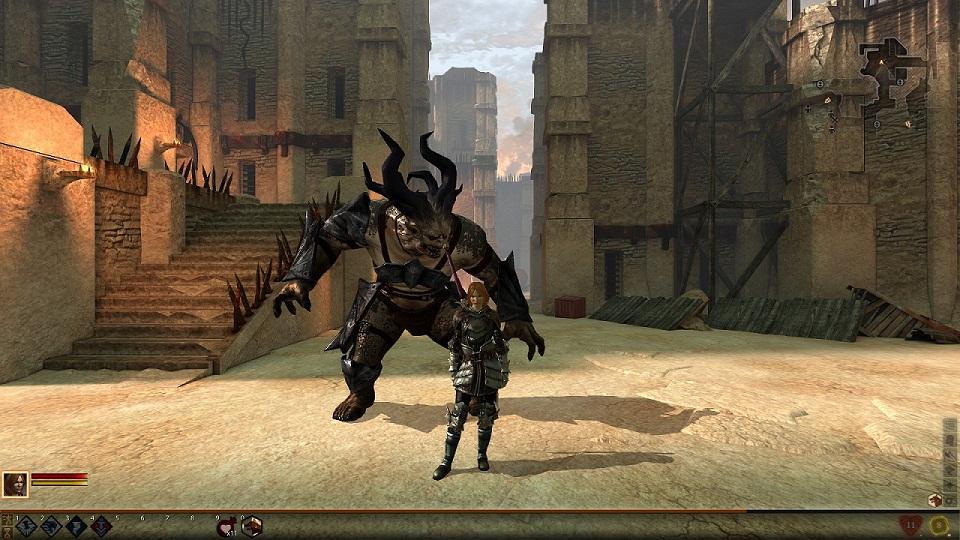Screen dimensions: 960x540
Task: Use the fist ability in slot 2
Action: tap(51, 526)
